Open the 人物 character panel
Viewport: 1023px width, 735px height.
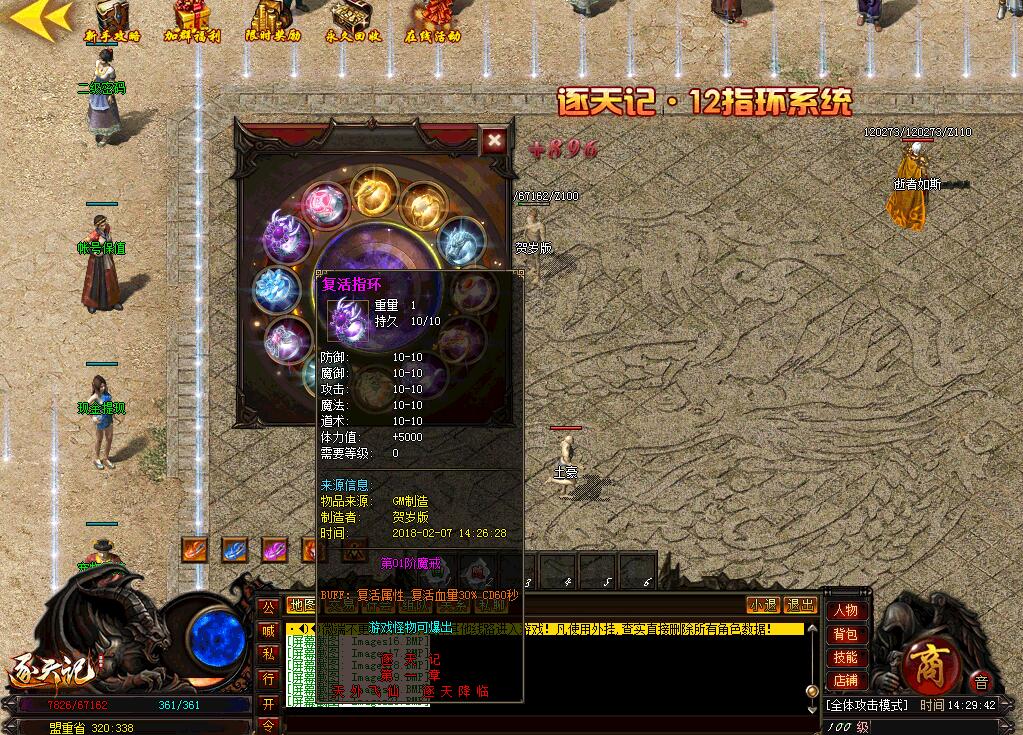[845, 611]
